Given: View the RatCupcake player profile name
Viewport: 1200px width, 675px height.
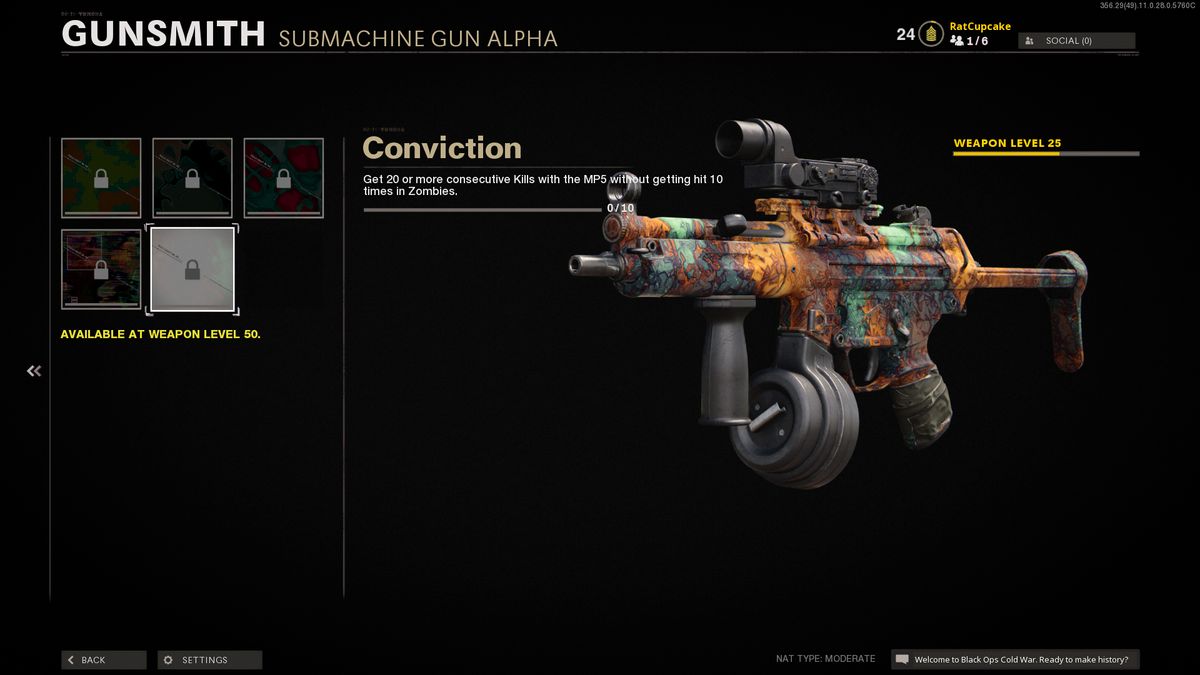Looking at the screenshot, I should click(979, 27).
